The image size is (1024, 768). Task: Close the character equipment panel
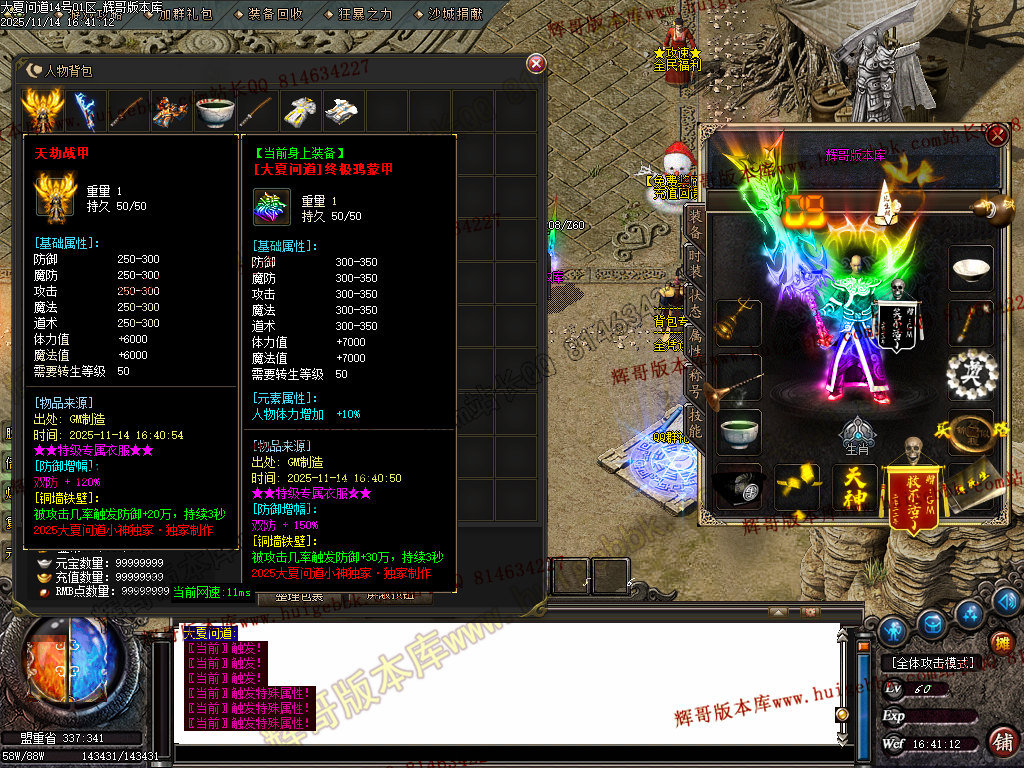[x=996, y=137]
